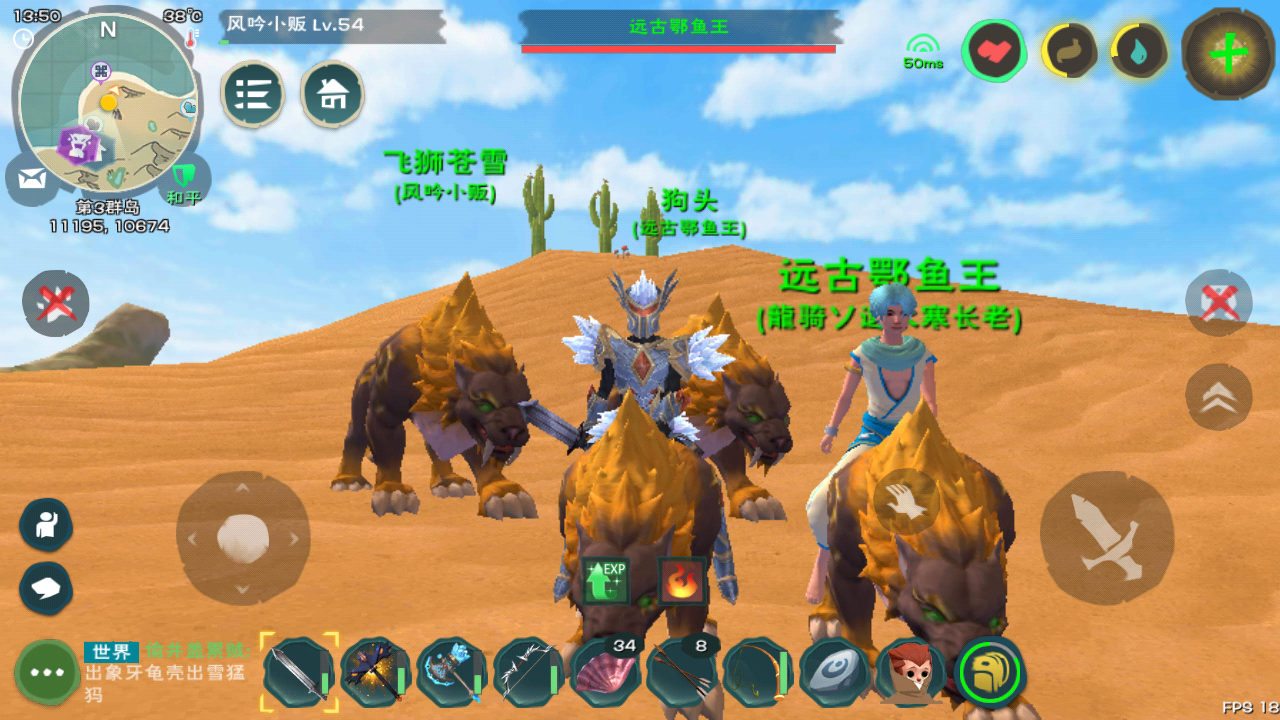Check the stomach hunger status icon
Image resolution: width=1280 pixels, height=720 pixels.
(x=1069, y=51)
